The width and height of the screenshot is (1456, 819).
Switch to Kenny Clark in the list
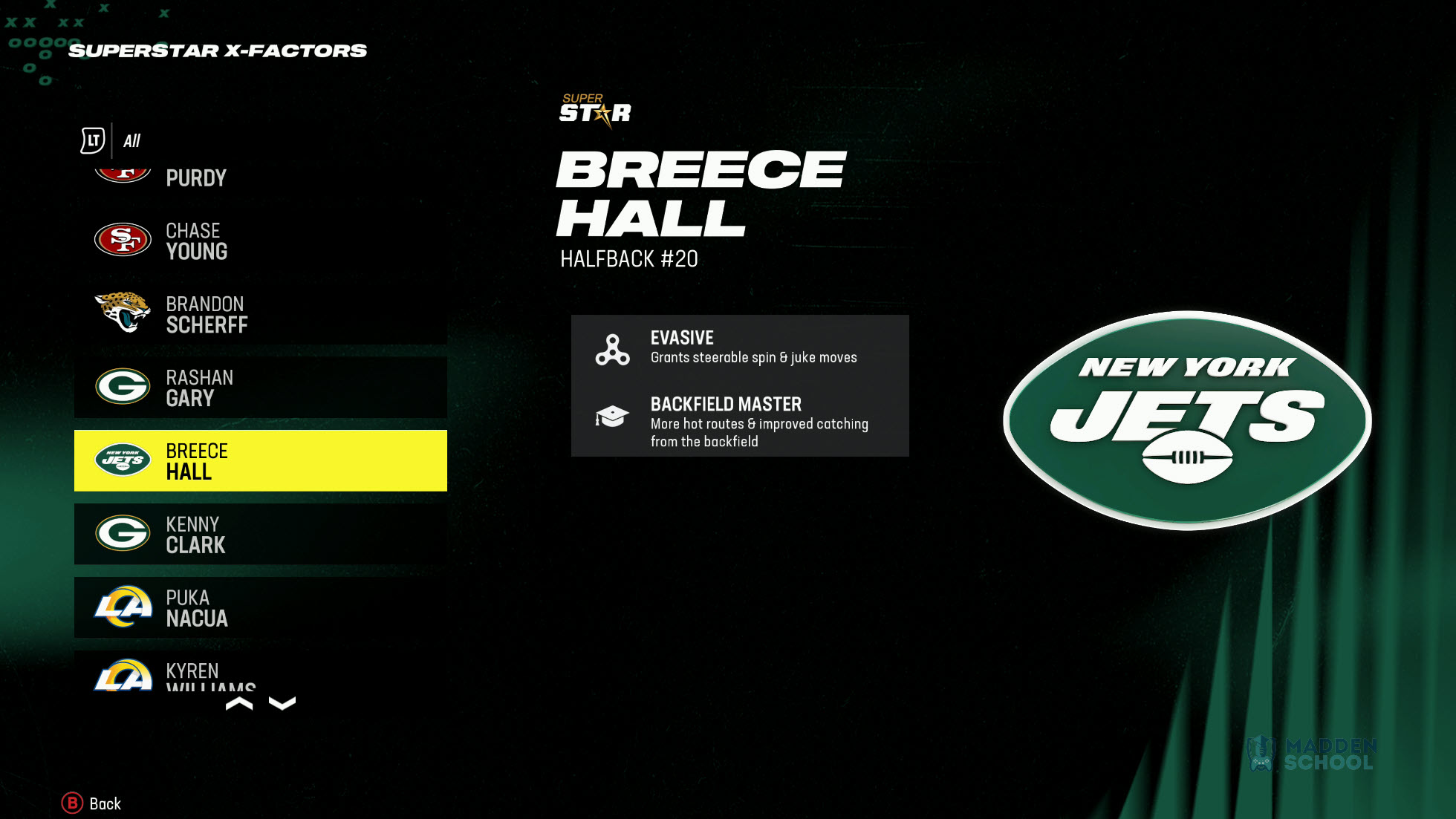(260, 534)
